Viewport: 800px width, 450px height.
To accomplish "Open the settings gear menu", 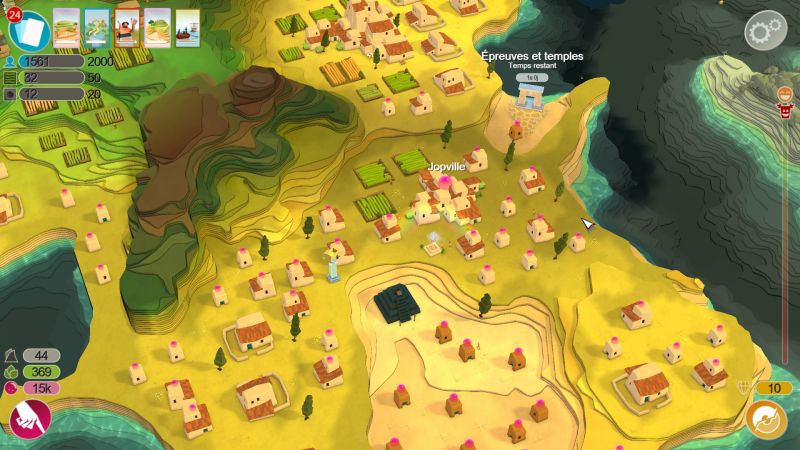I will [764, 30].
